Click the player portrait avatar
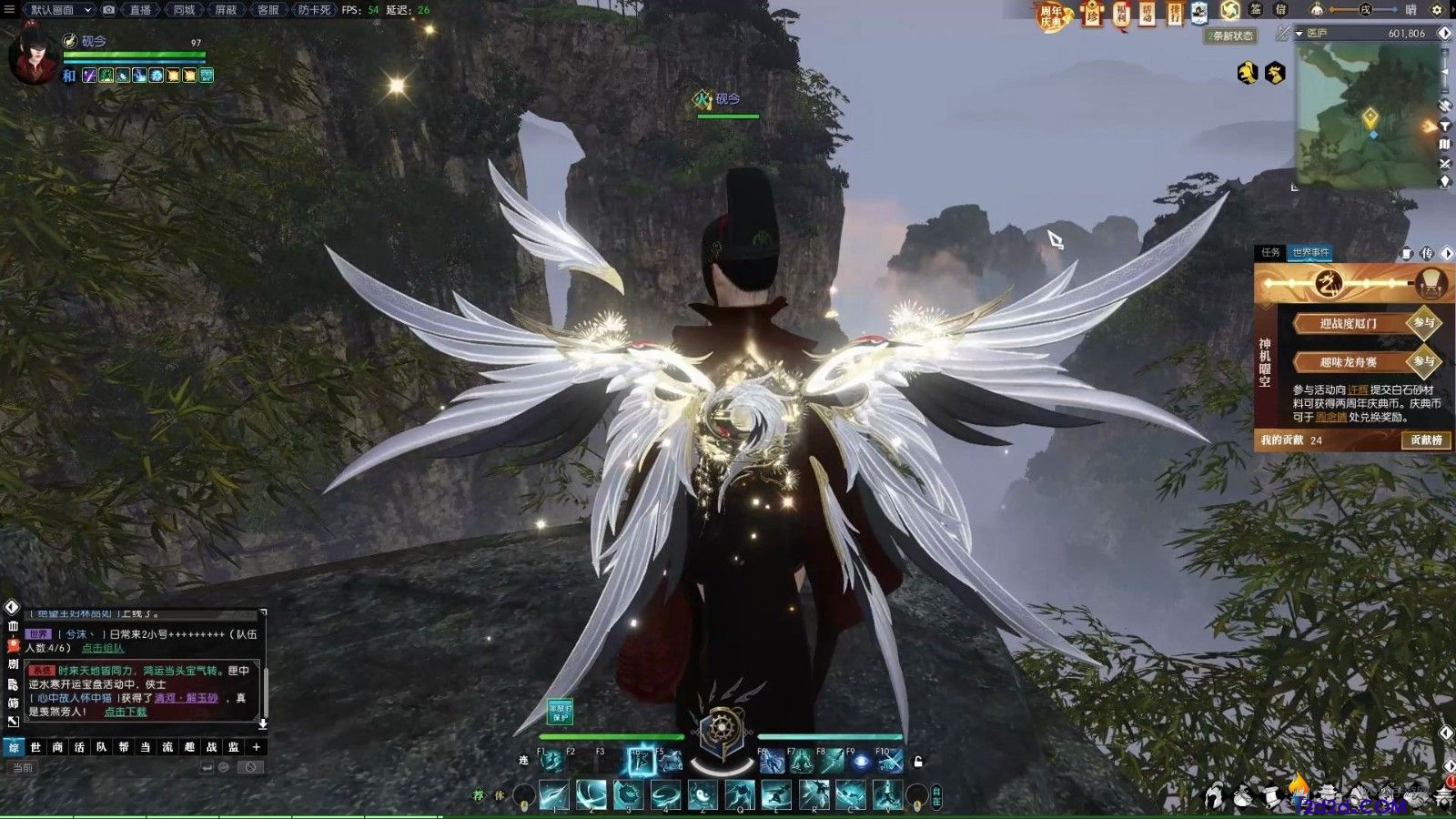The height and width of the screenshot is (819, 1456). coord(33,56)
